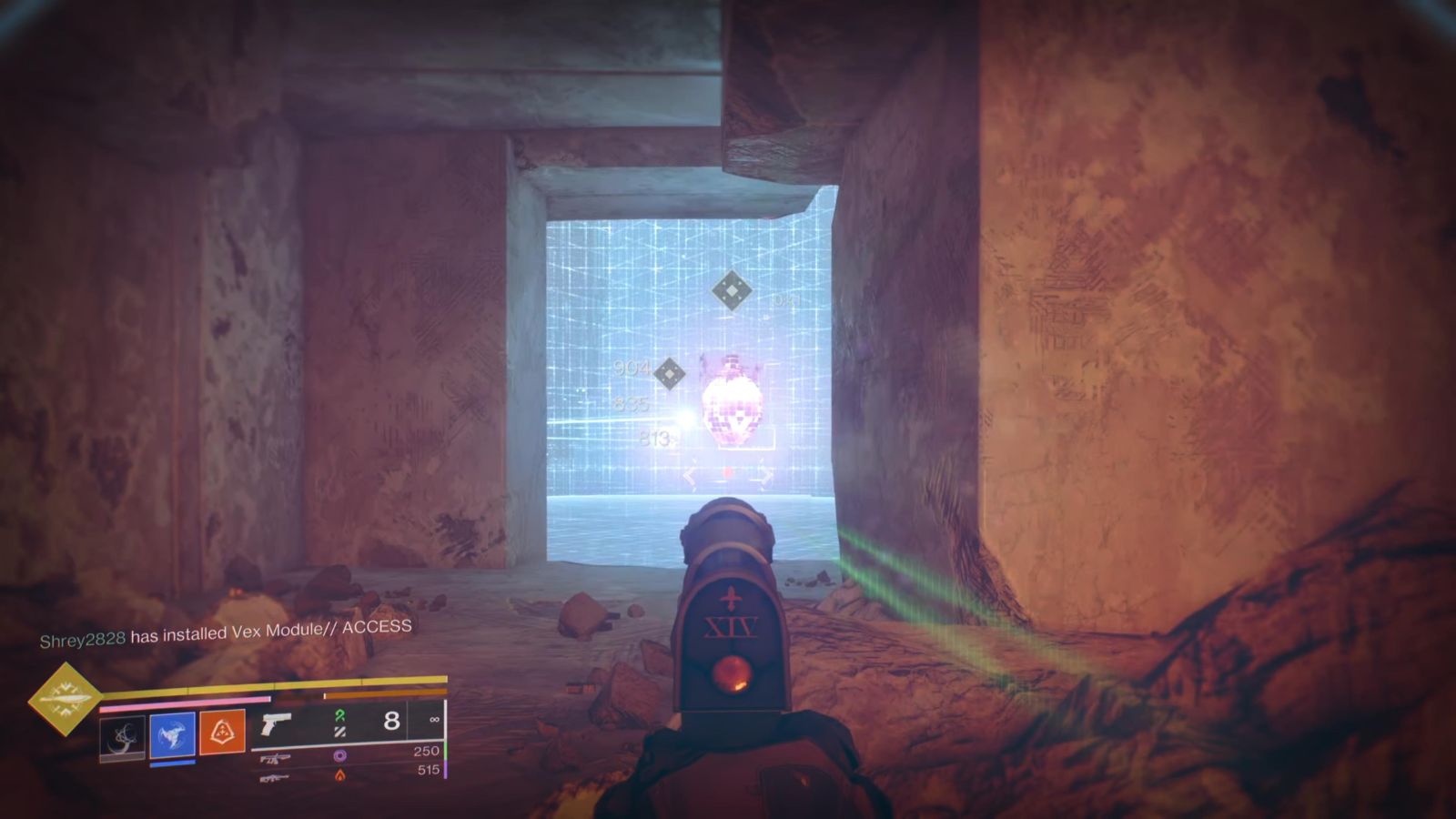Expand the left chevron under the orb
The height and width of the screenshot is (819, 1456).
[689, 474]
